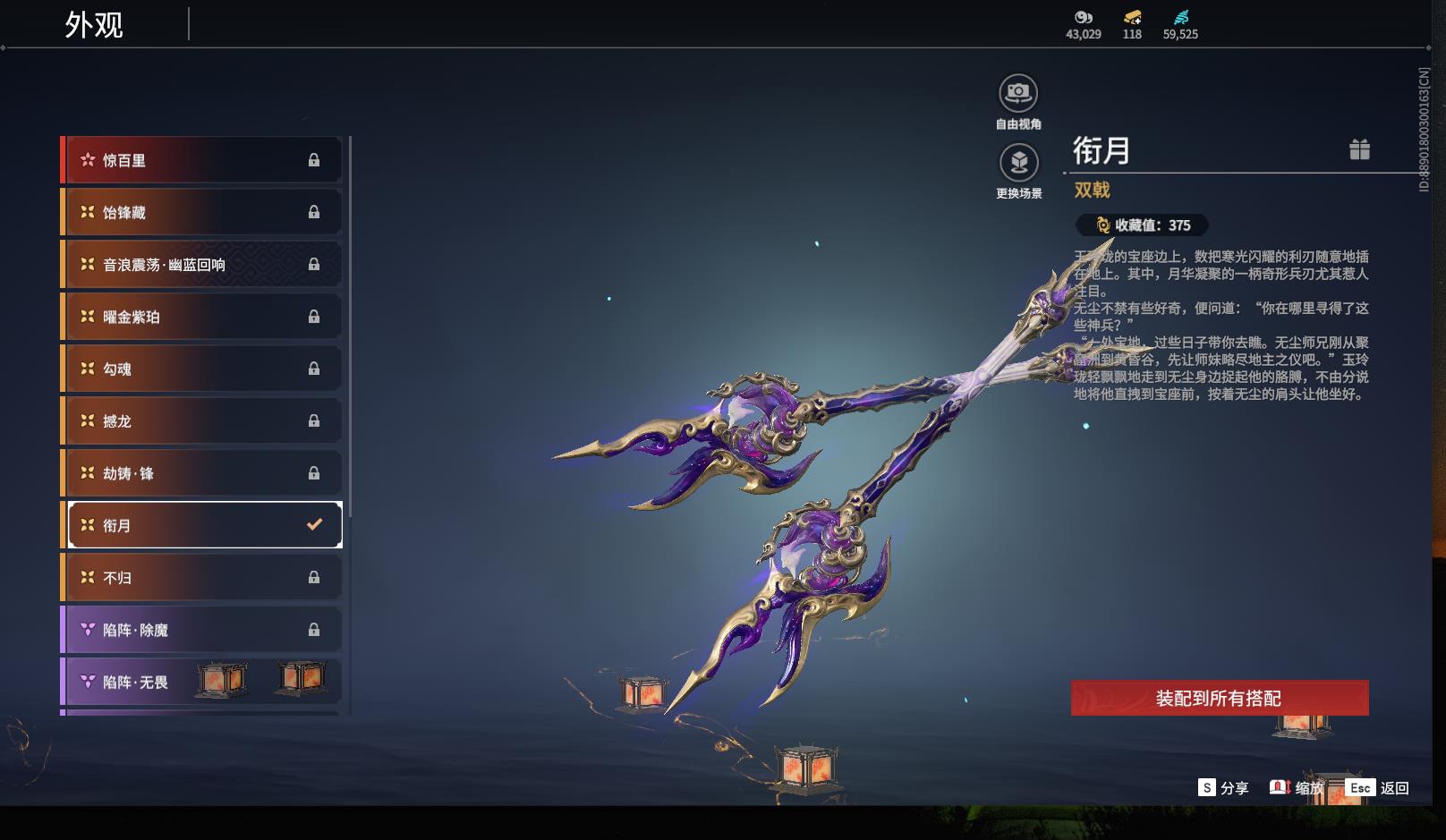1446x840 pixels.
Task: Select 音浪震荡·幽蓝回响 skin row
Action: click(x=201, y=265)
